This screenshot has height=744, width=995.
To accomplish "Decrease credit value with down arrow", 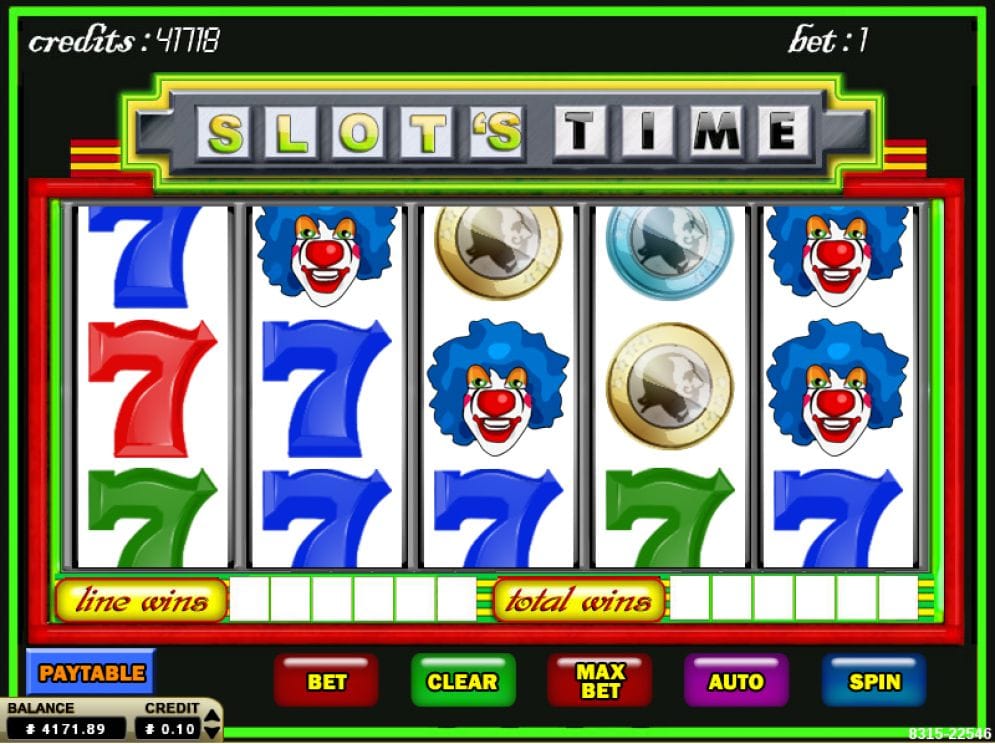I will (210, 733).
